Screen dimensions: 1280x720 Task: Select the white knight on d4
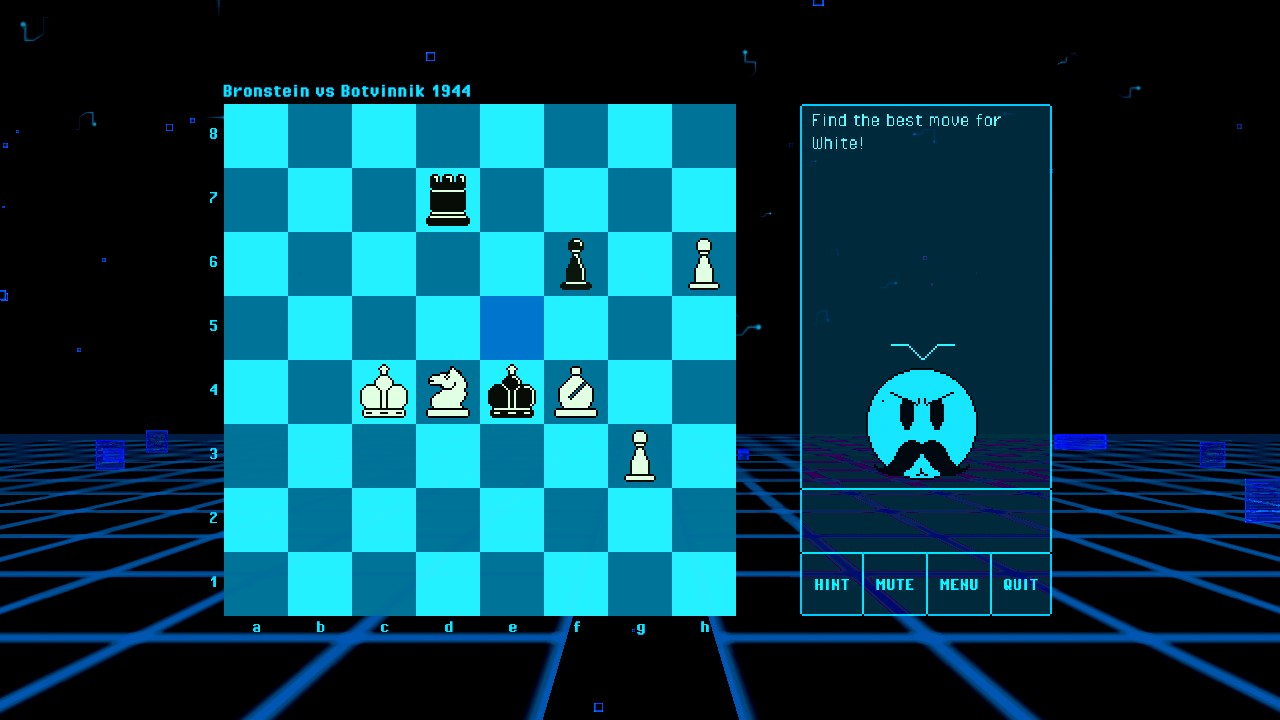(x=447, y=390)
